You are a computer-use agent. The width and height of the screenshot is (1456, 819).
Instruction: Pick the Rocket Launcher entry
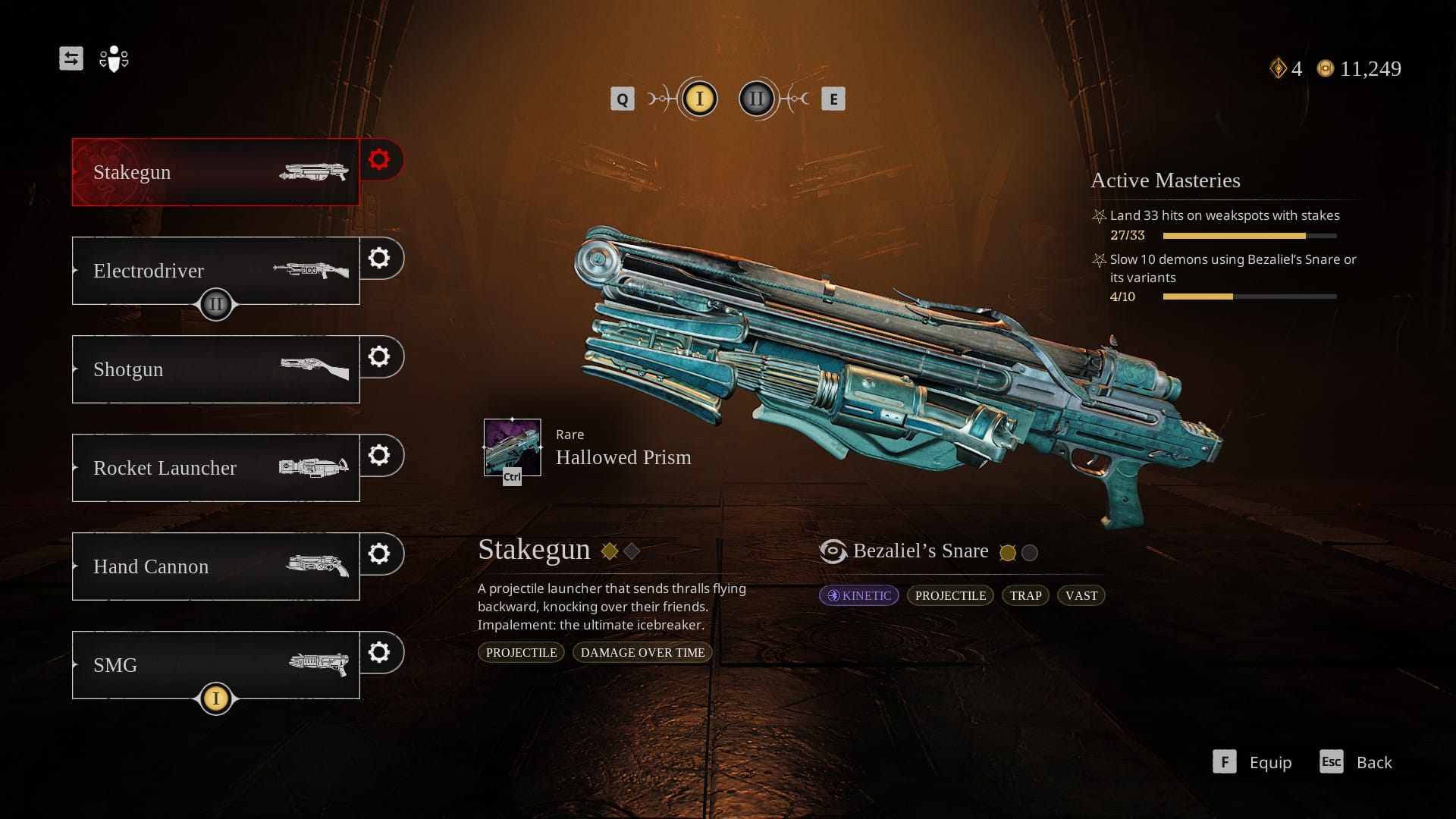pos(215,468)
